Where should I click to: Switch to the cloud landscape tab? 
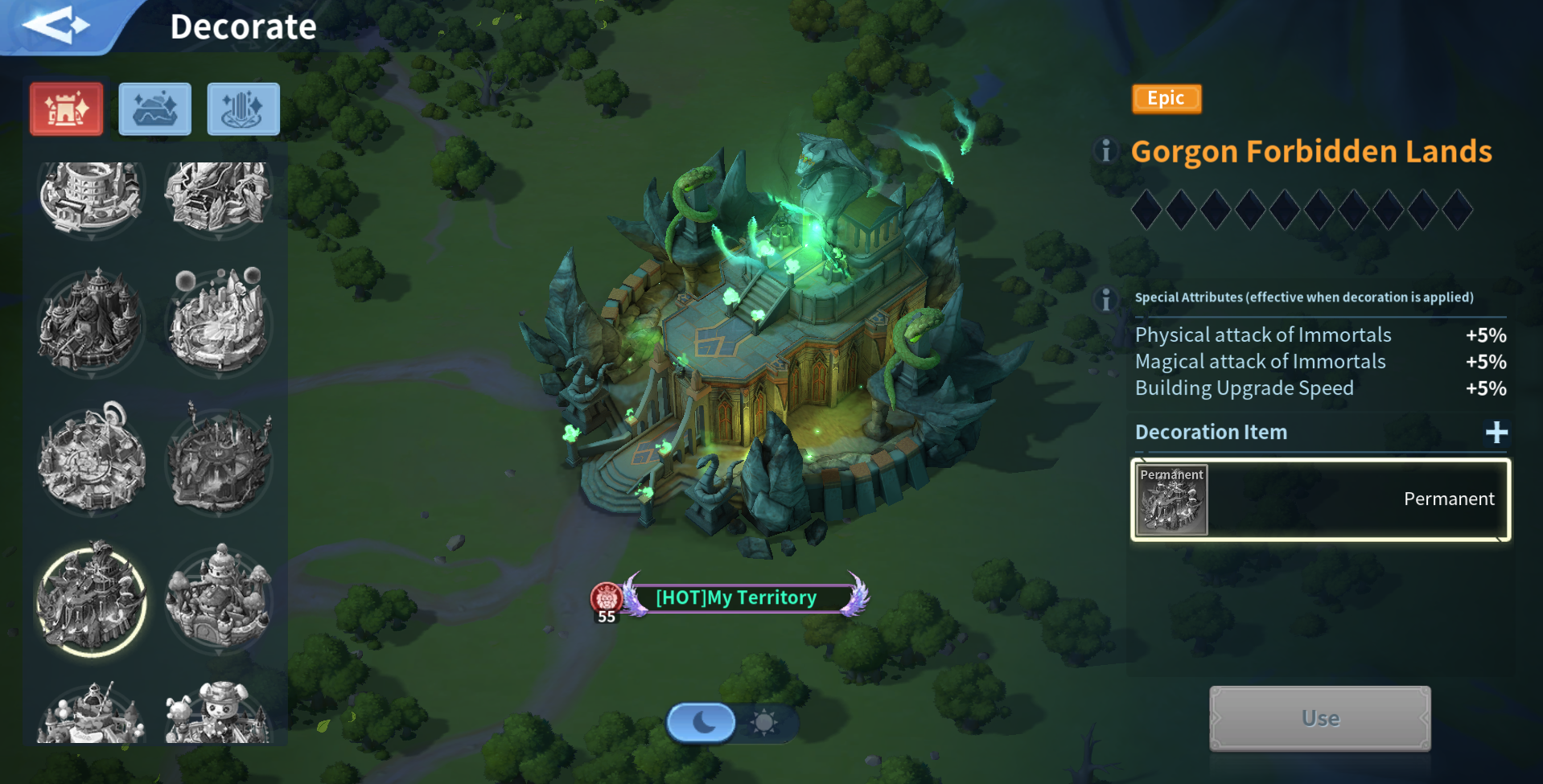[x=155, y=109]
